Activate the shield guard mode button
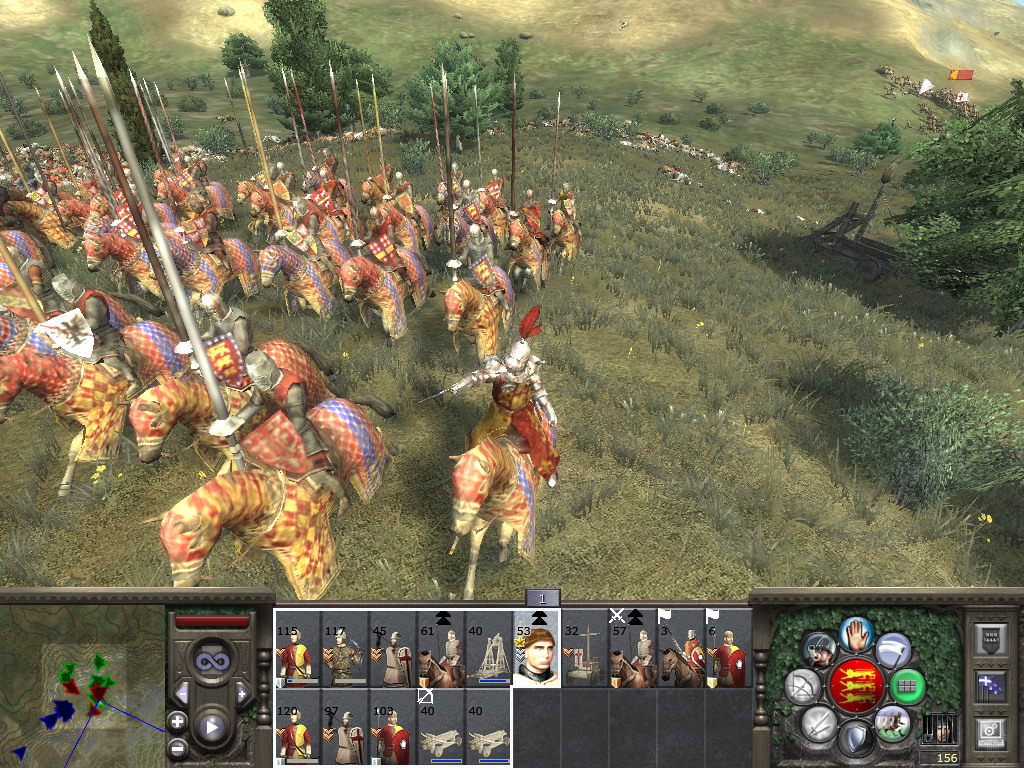1024x768 pixels. click(x=856, y=738)
